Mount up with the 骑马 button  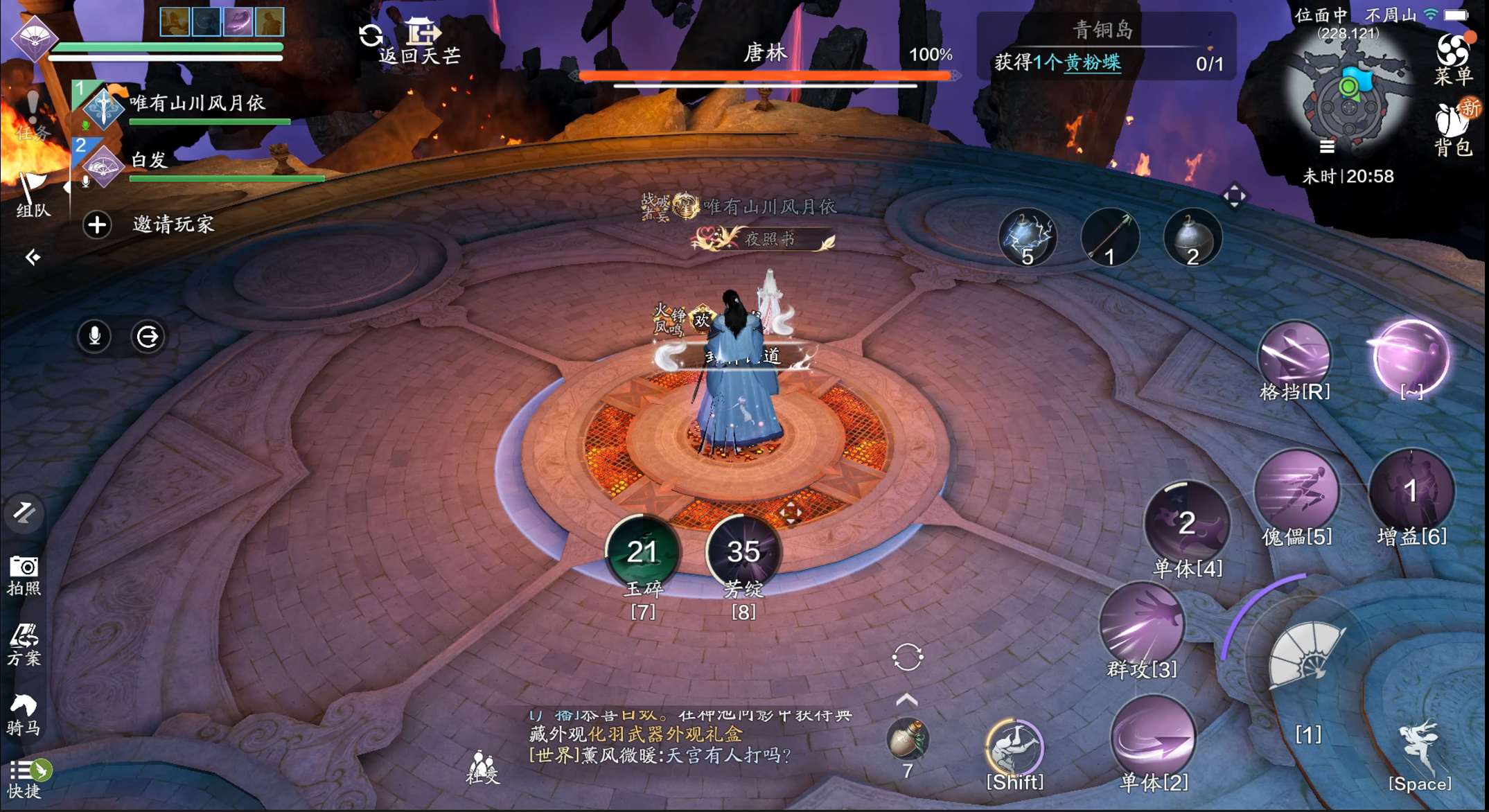point(24,714)
